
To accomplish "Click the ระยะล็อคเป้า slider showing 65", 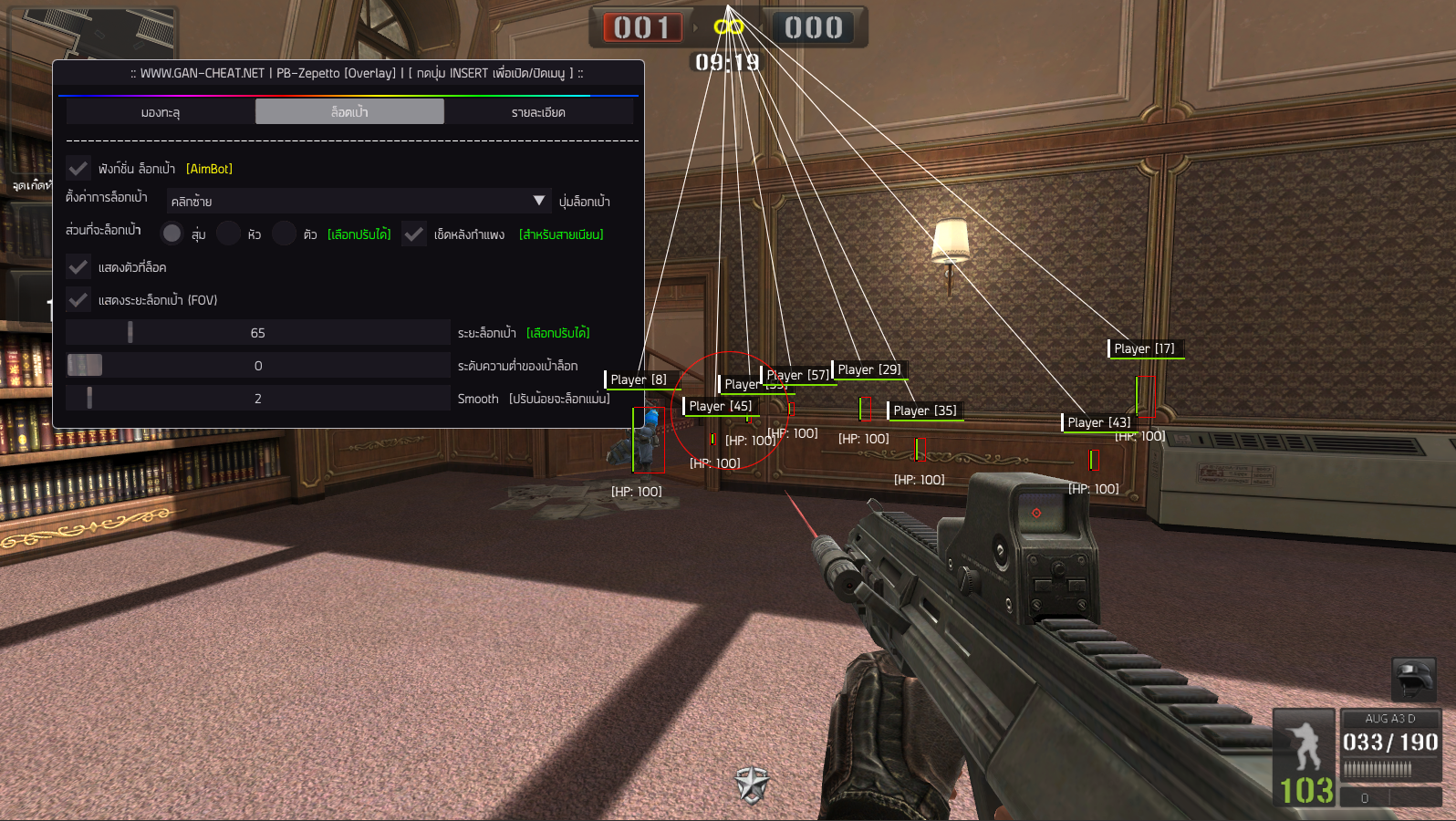I will [x=258, y=333].
